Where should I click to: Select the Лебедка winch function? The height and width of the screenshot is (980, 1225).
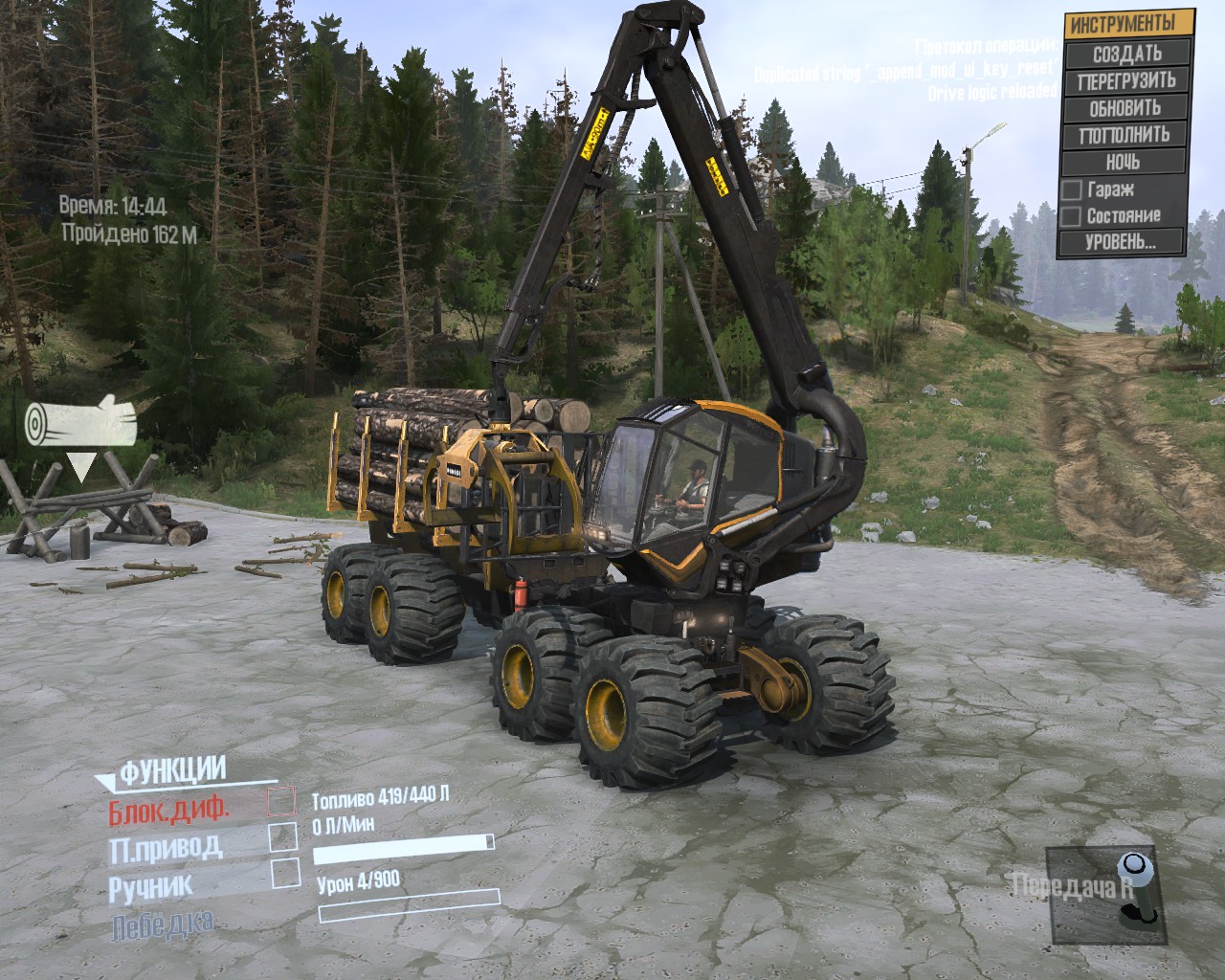pos(162,924)
